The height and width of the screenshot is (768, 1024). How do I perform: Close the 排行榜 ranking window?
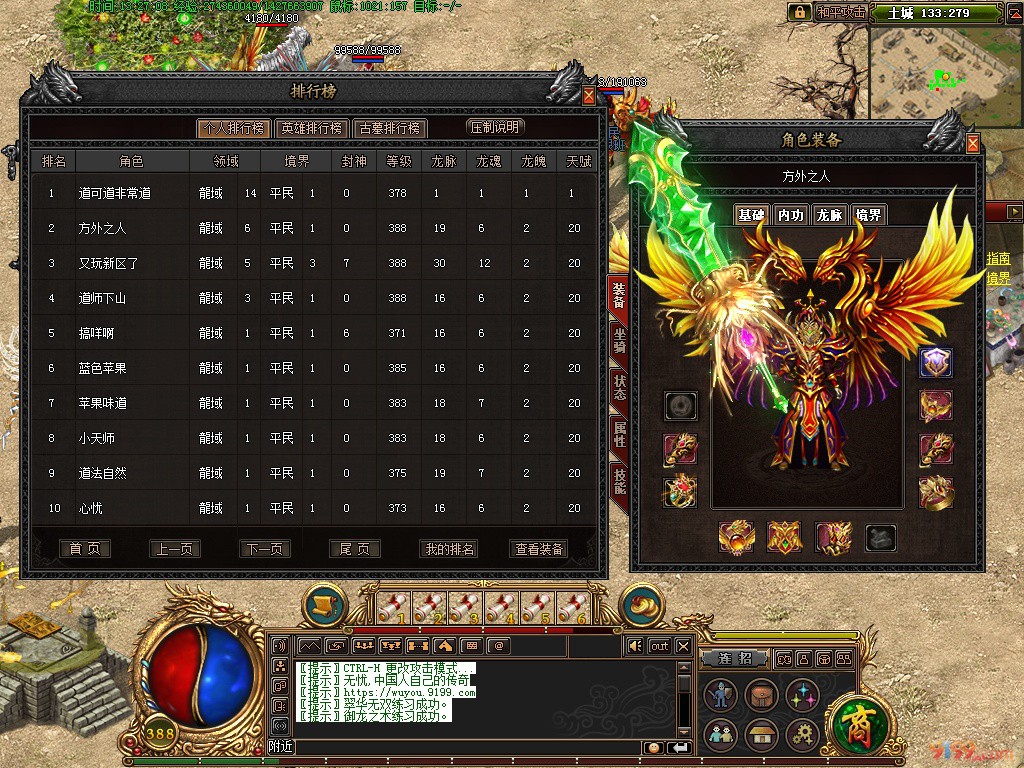[589, 95]
